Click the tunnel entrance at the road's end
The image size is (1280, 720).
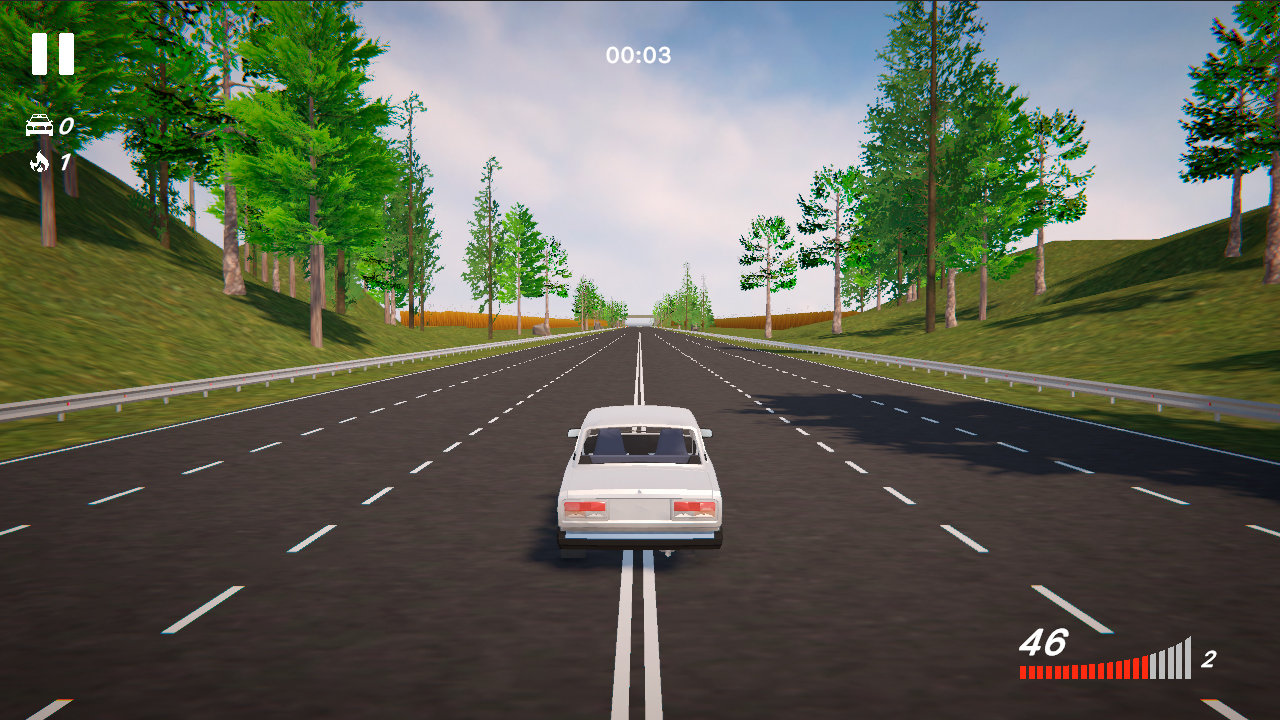point(641,322)
